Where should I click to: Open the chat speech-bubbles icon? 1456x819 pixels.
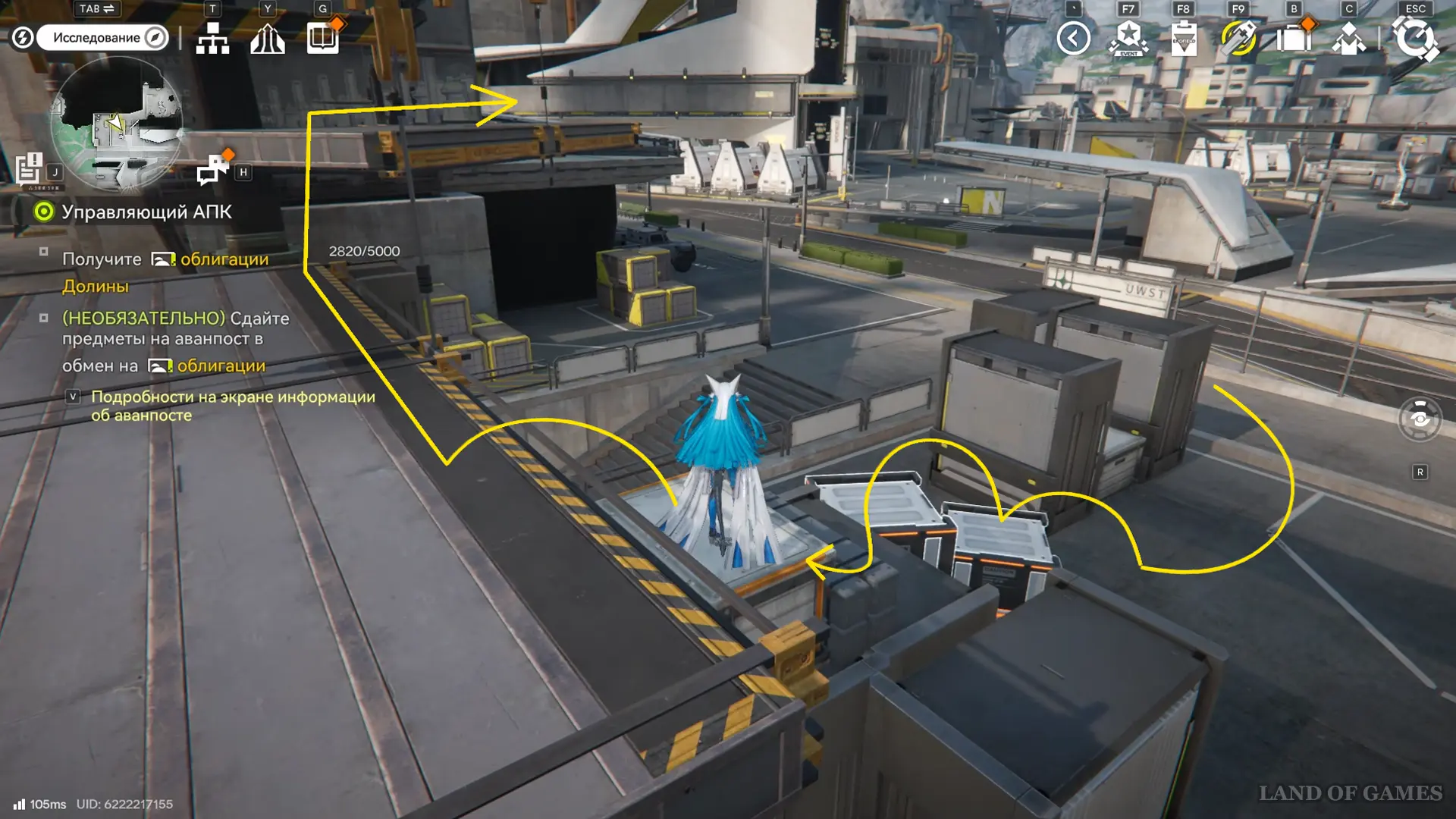[x=212, y=170]
